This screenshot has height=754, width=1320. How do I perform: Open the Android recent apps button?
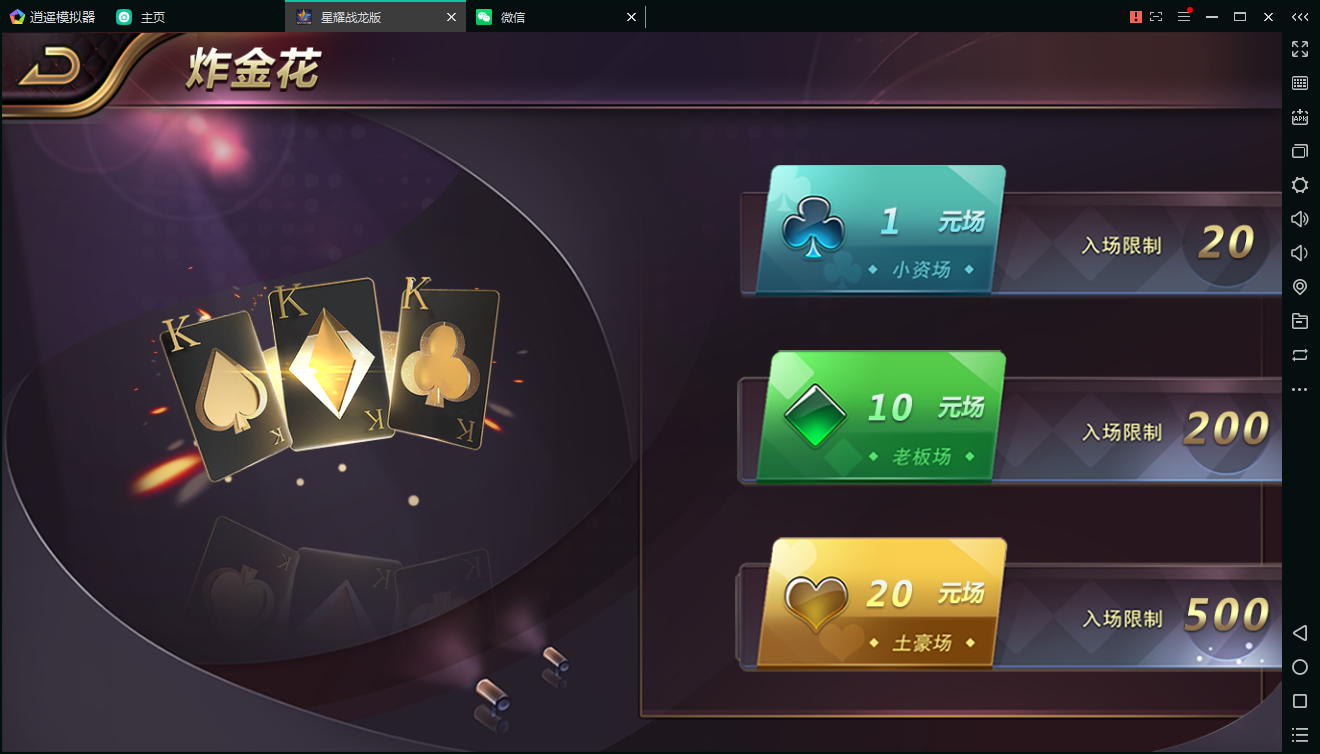click(x=1300, y=700)
